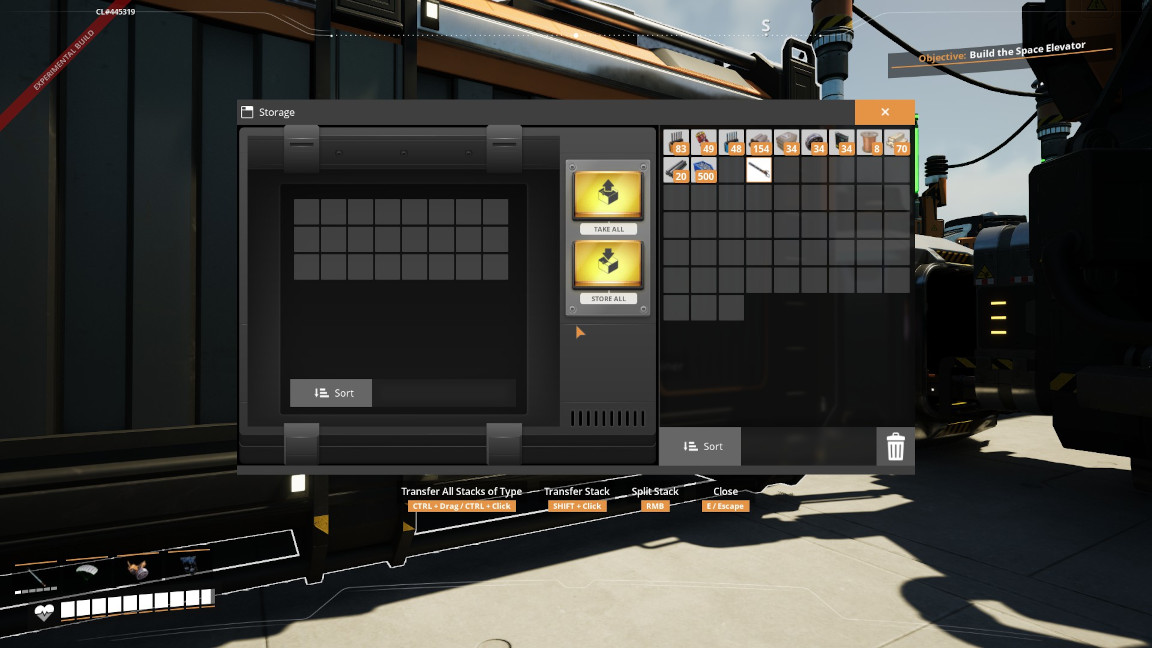Select the highlighted baton weapon slot
The height and width of the screenshot is (648, 1152).
coord(759,170)
